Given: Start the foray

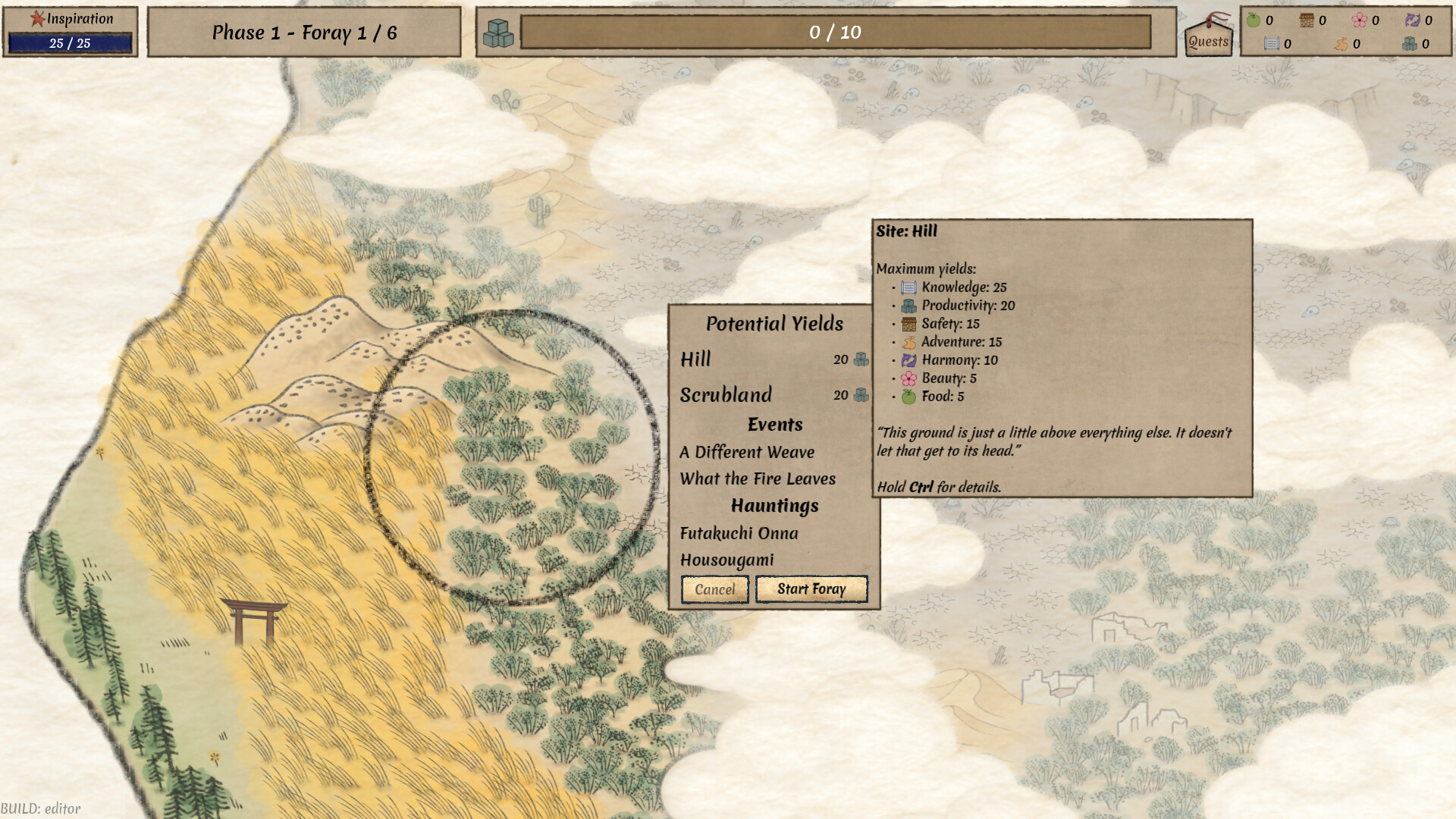Looking at the screenshot, I should [811, 589].
